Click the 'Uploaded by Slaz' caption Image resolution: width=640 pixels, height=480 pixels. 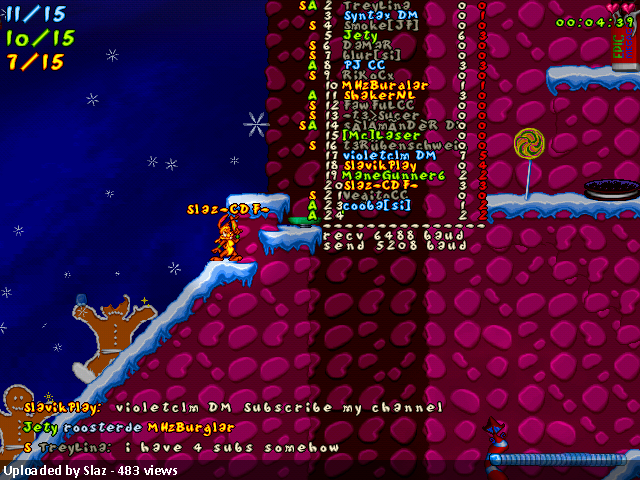[x=91, y=470]
